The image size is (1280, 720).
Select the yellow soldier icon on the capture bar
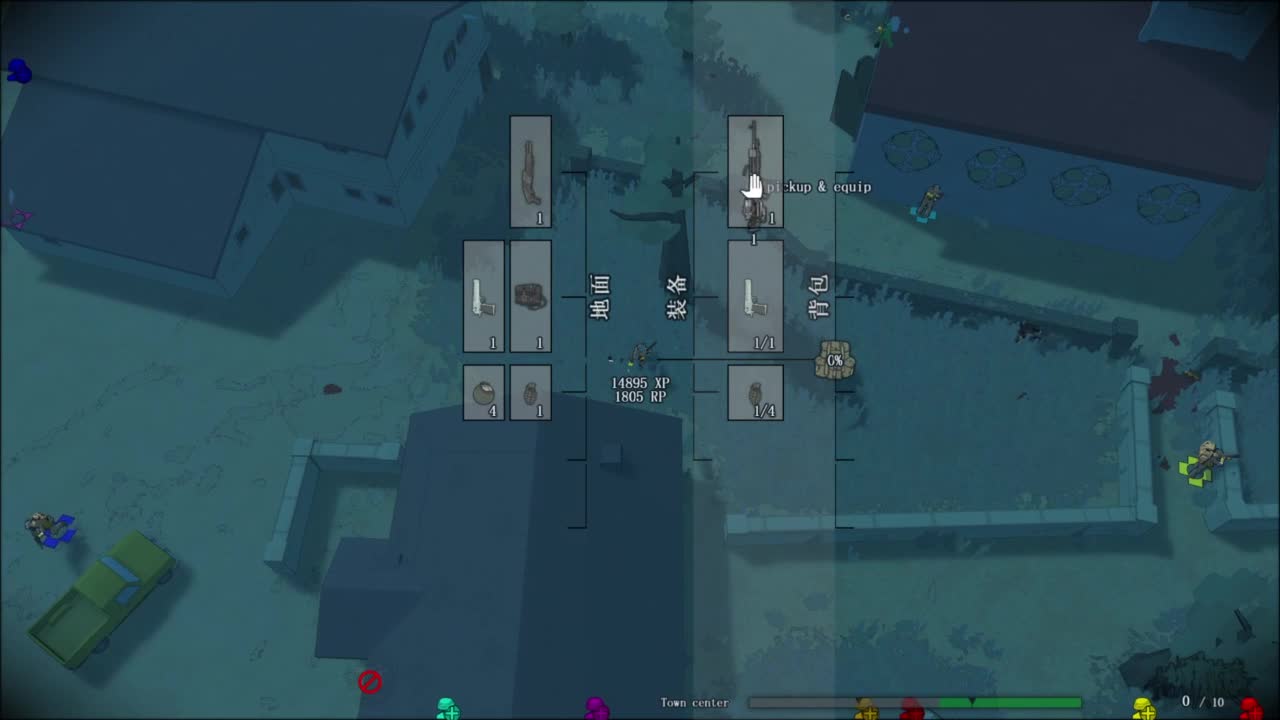1146,705
